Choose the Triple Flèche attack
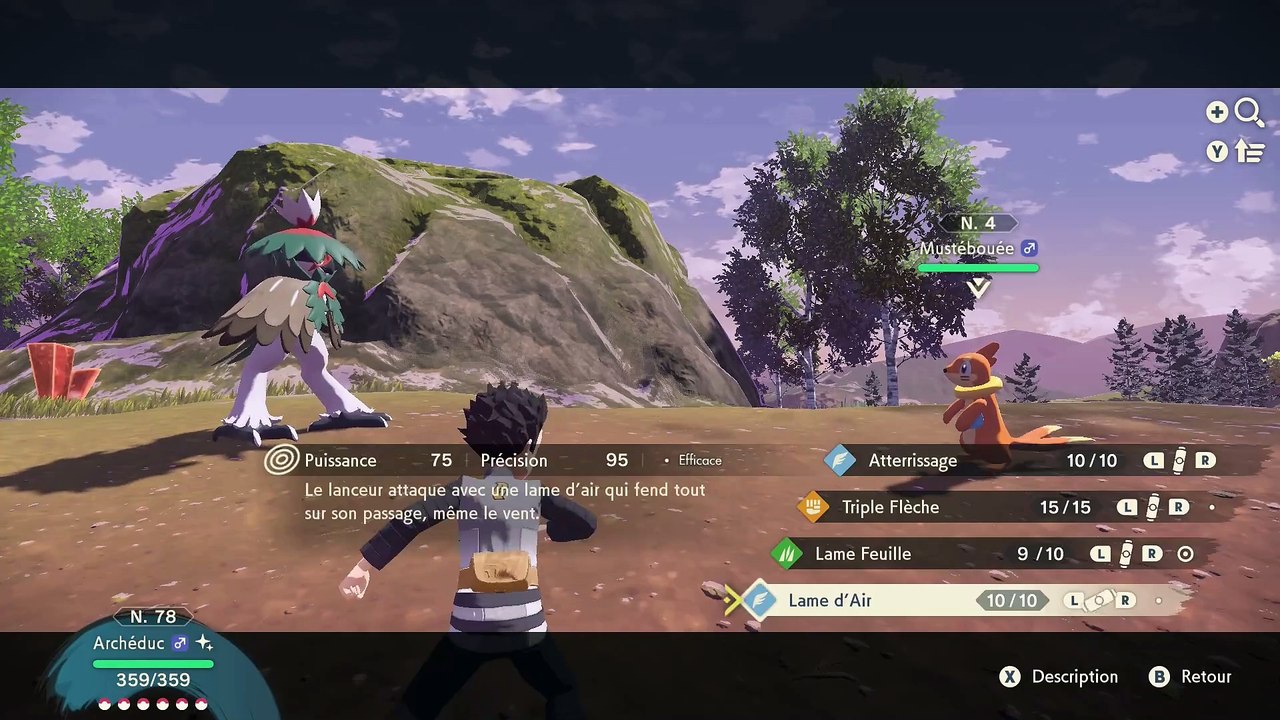Screen dimensions: 1280x720 click(890, 507)
